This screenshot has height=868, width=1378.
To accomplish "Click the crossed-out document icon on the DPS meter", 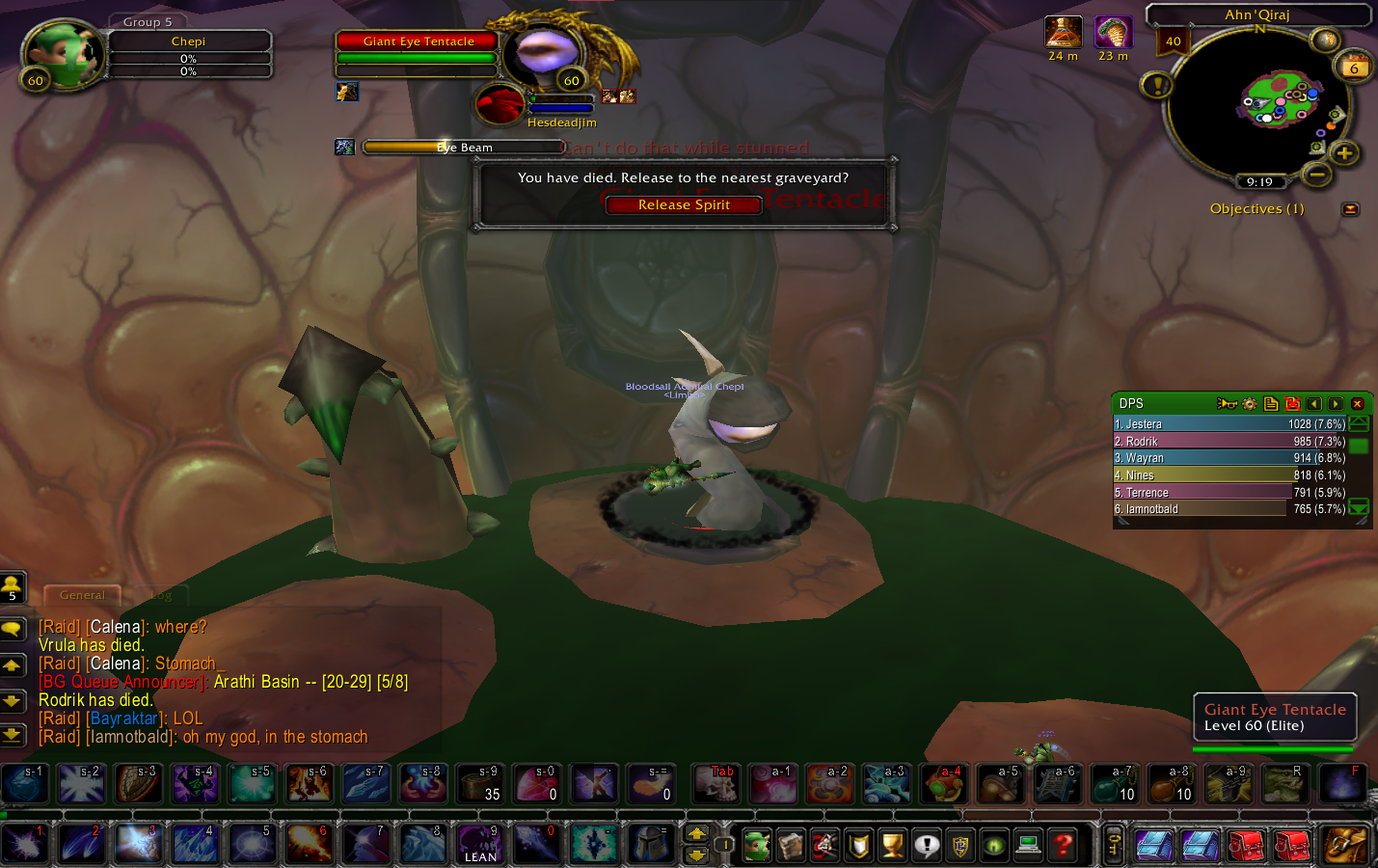I will [1293, 404].
